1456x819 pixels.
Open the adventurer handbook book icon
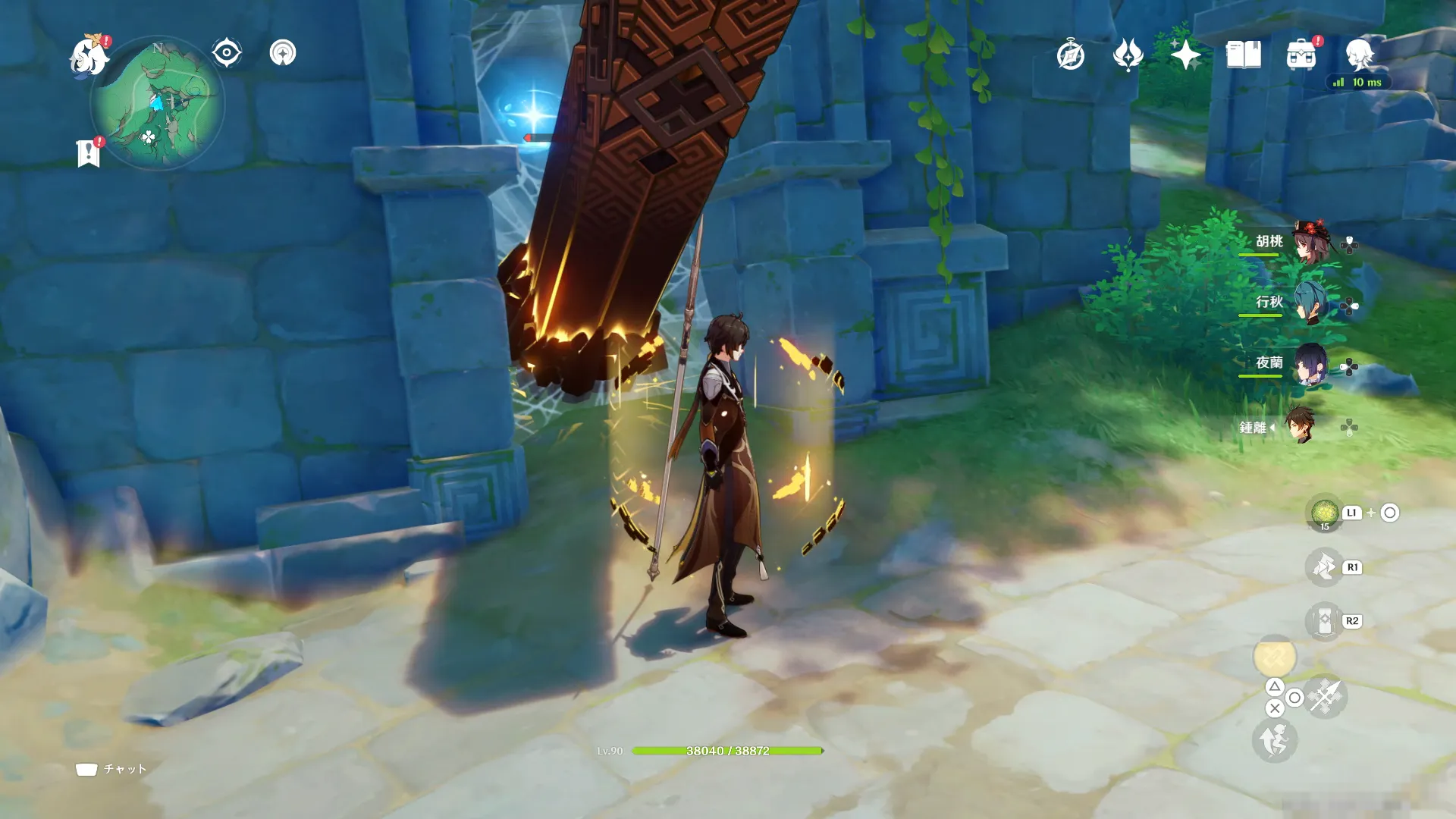click(1244, 55)
